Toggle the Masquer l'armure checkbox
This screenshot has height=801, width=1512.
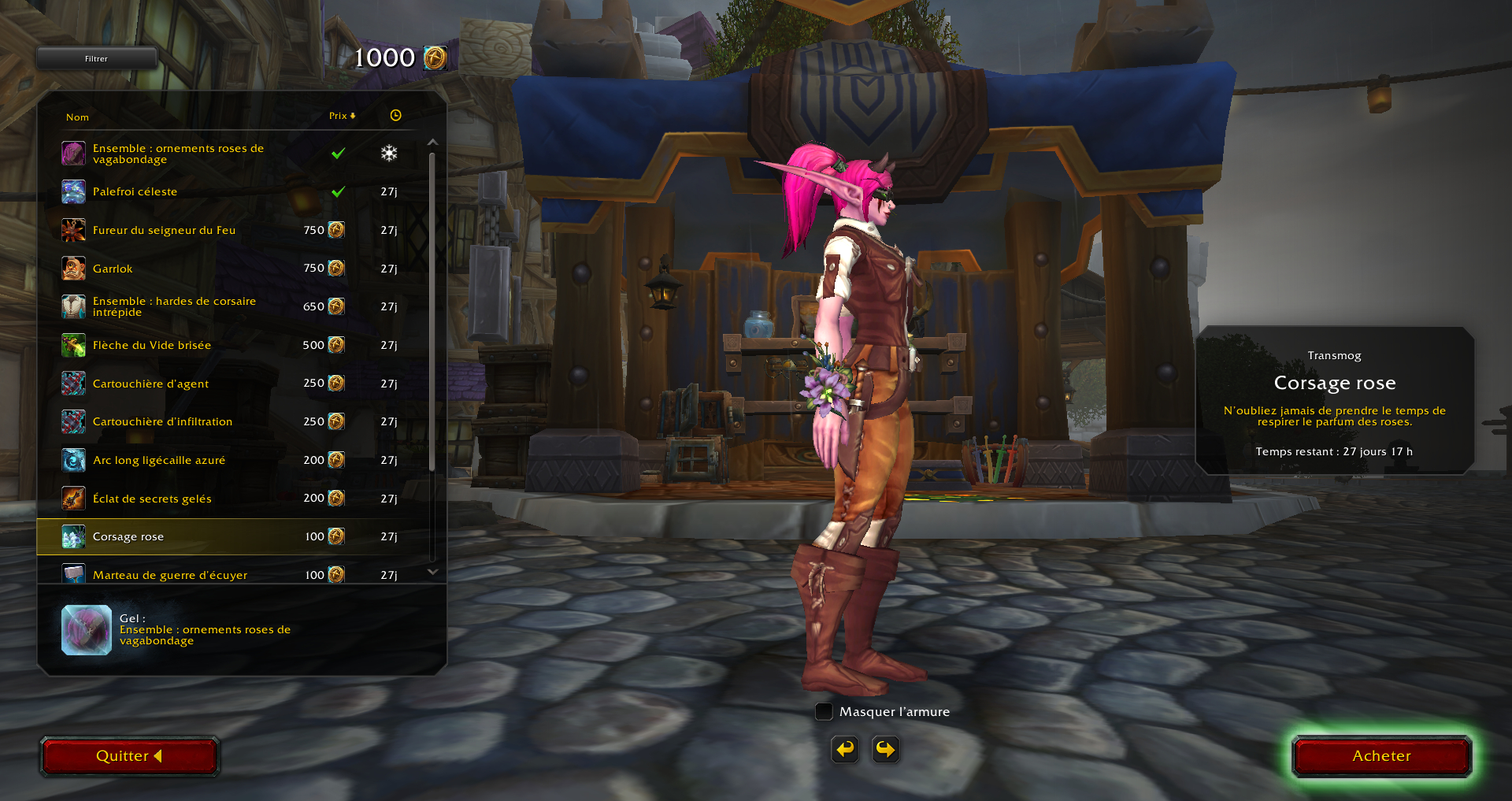[x=824, y=712]
